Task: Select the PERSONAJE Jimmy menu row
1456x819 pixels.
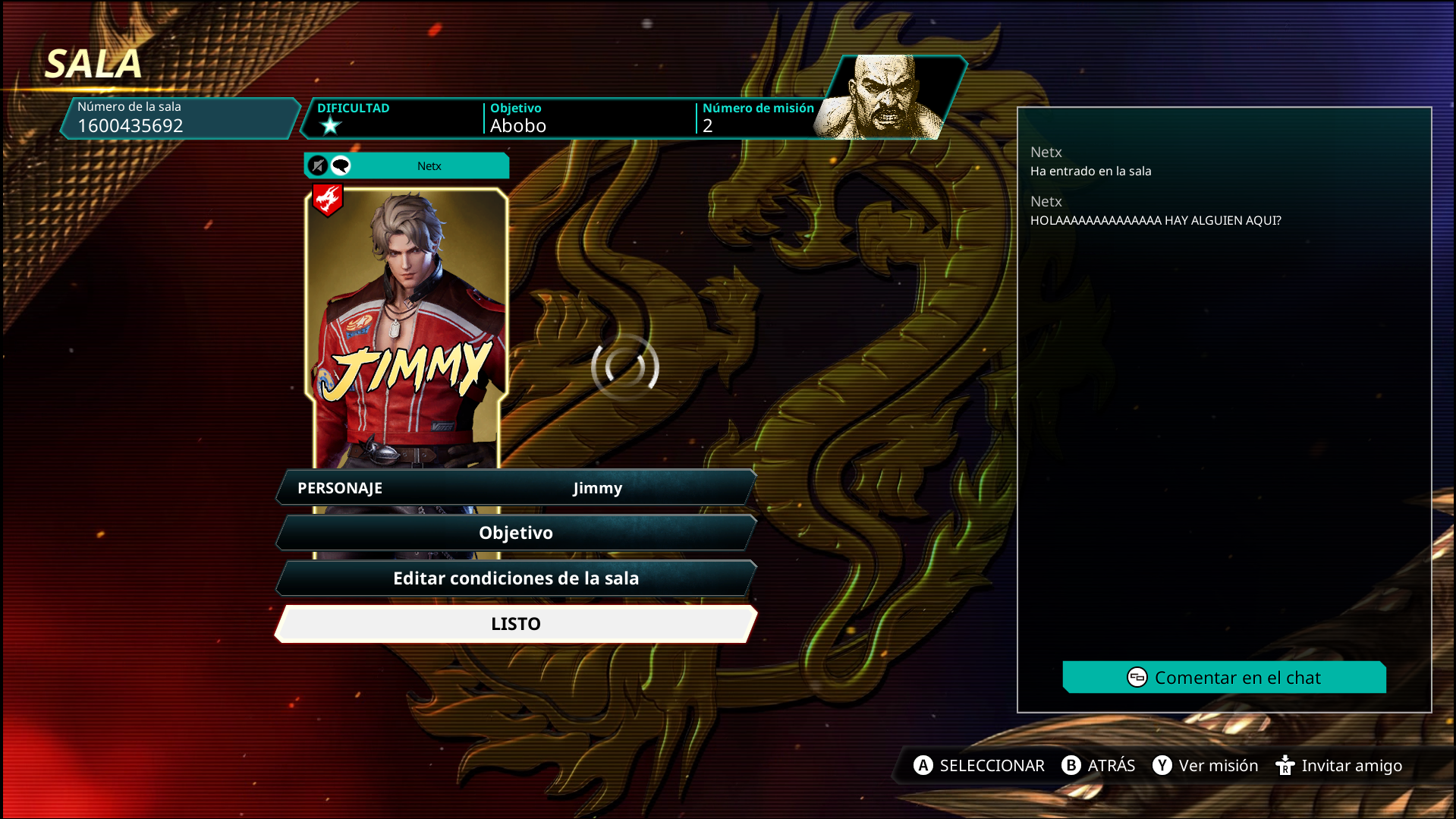Action: (x=516, y=488)
